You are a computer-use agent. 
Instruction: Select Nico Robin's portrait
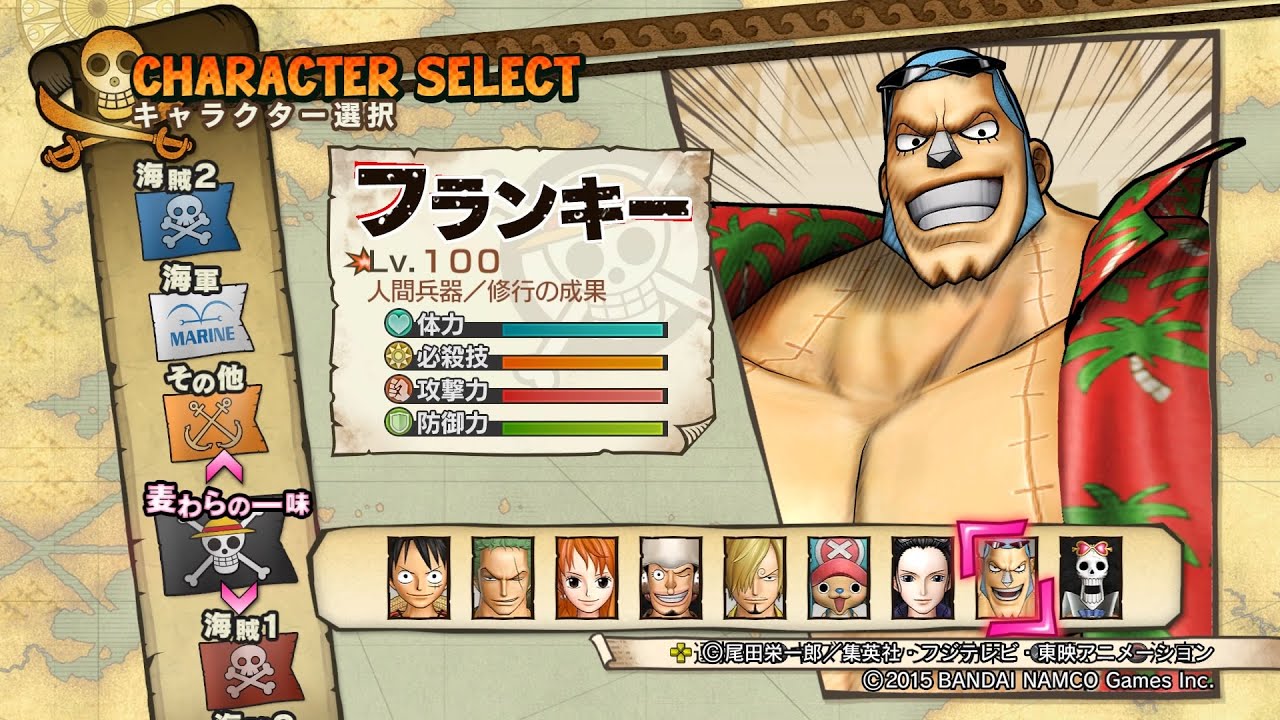click(x=922, y=577)
